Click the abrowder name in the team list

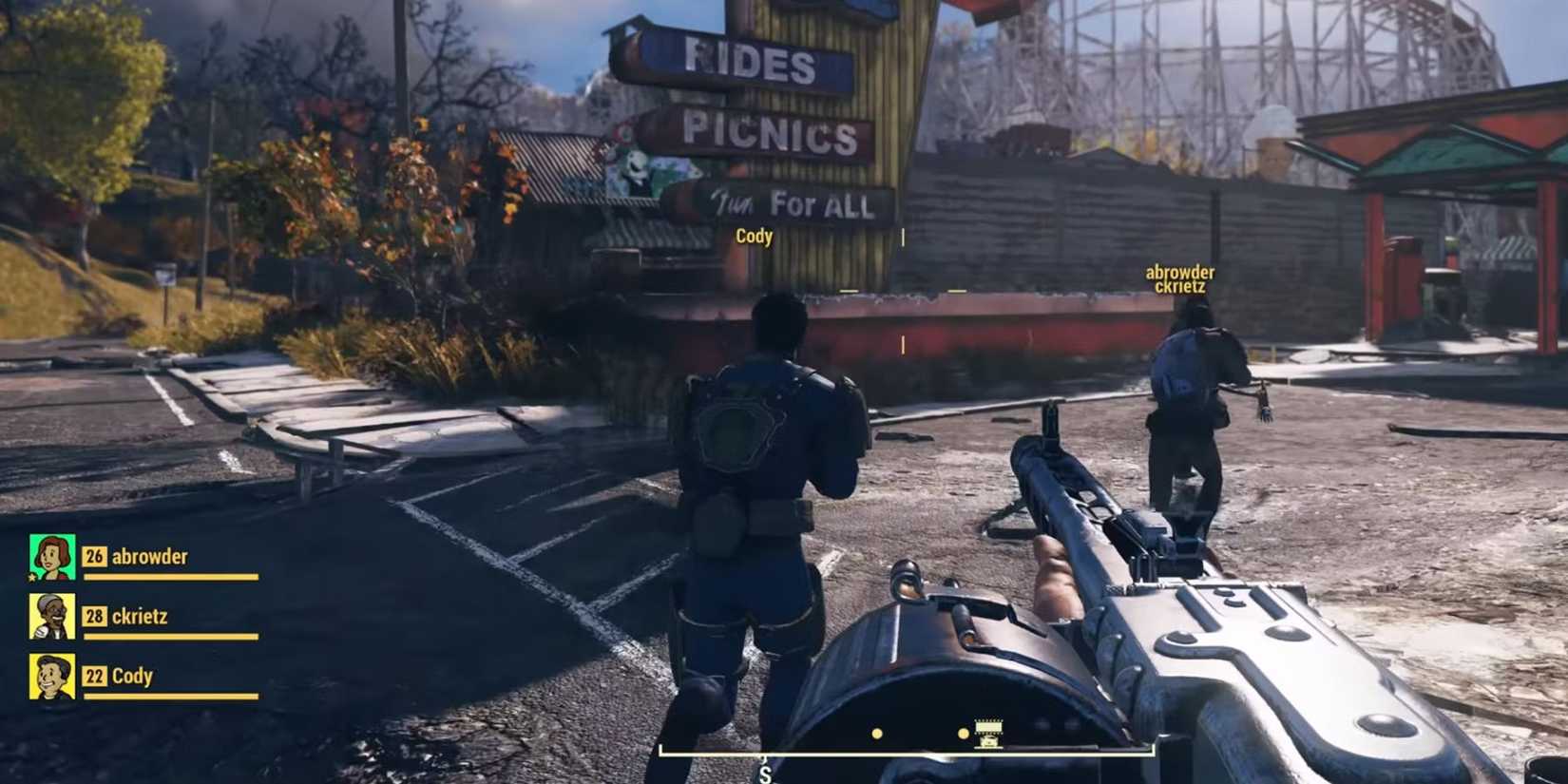click(150, 556)
